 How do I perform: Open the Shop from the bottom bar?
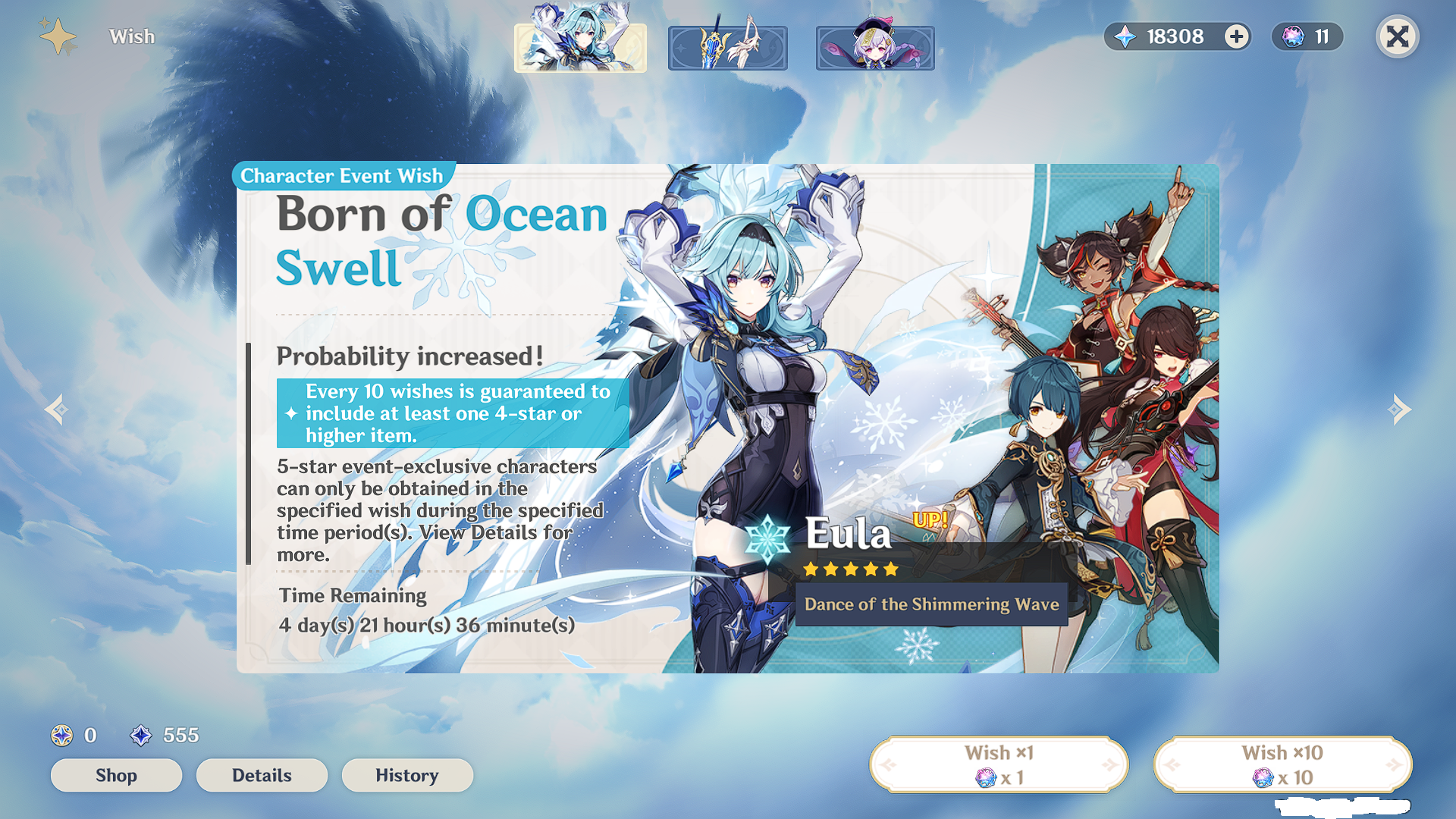pos(115,775)
